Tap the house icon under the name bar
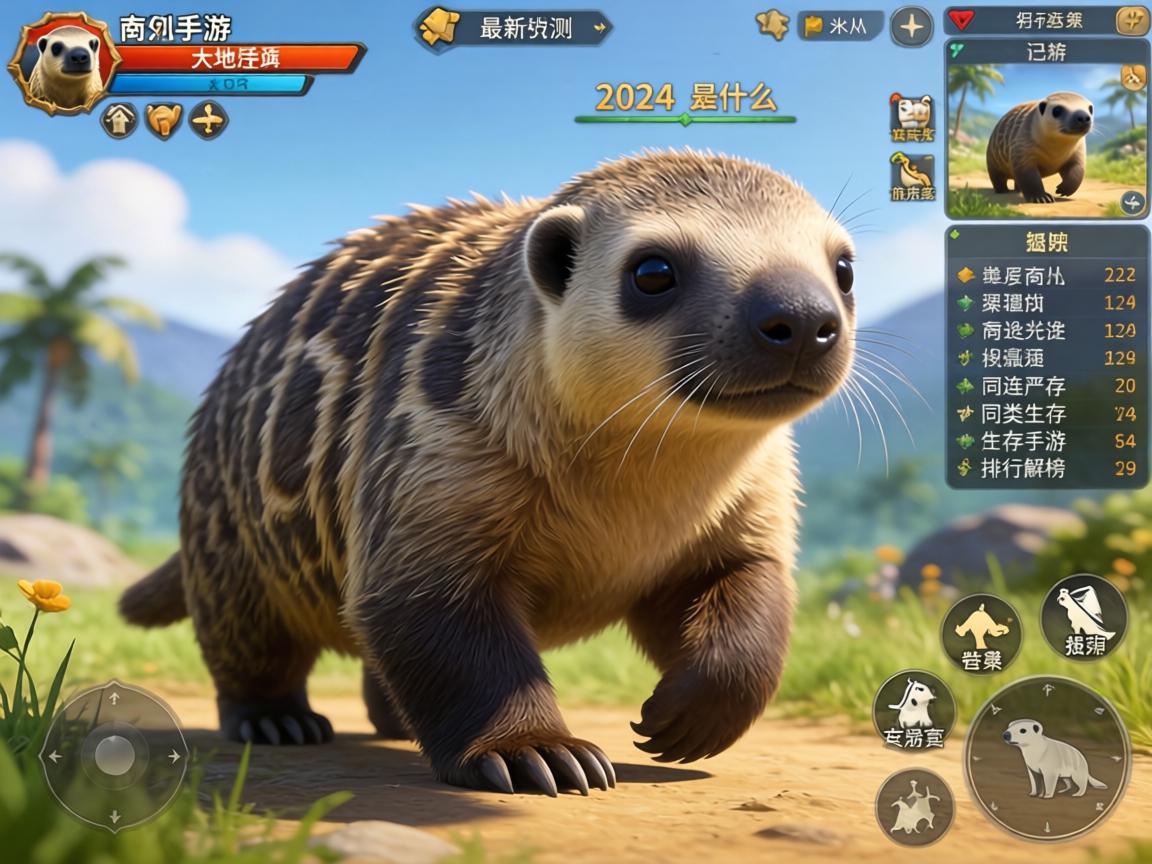 click(x=119, y=121)
